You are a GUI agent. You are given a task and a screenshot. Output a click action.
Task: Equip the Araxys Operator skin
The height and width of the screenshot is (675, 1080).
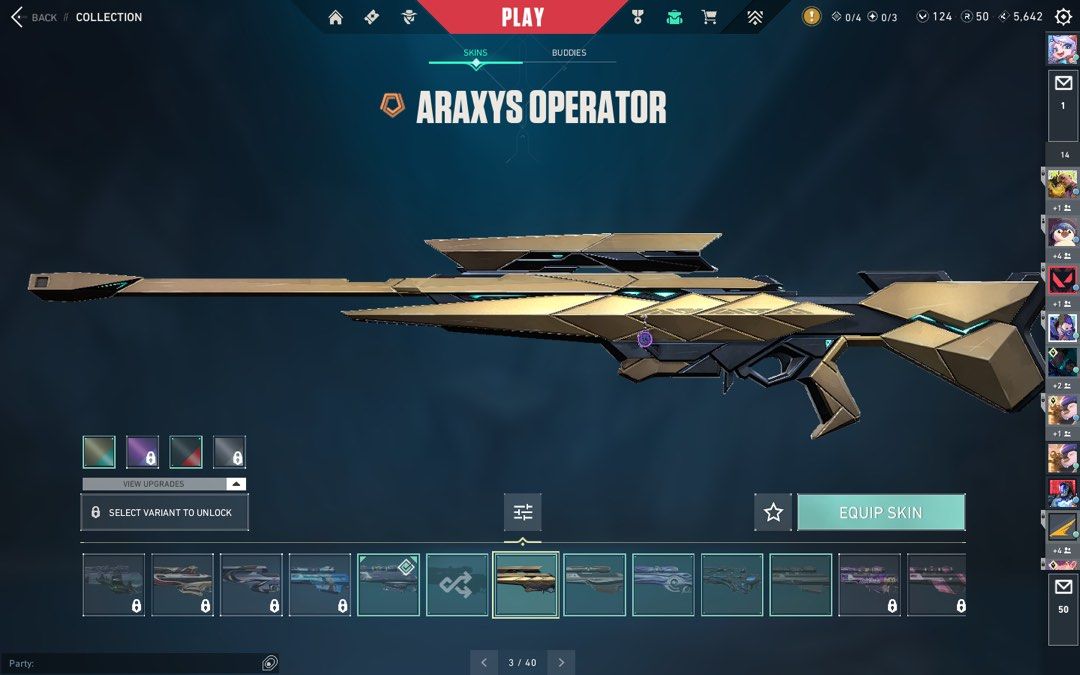coord(880,512)
